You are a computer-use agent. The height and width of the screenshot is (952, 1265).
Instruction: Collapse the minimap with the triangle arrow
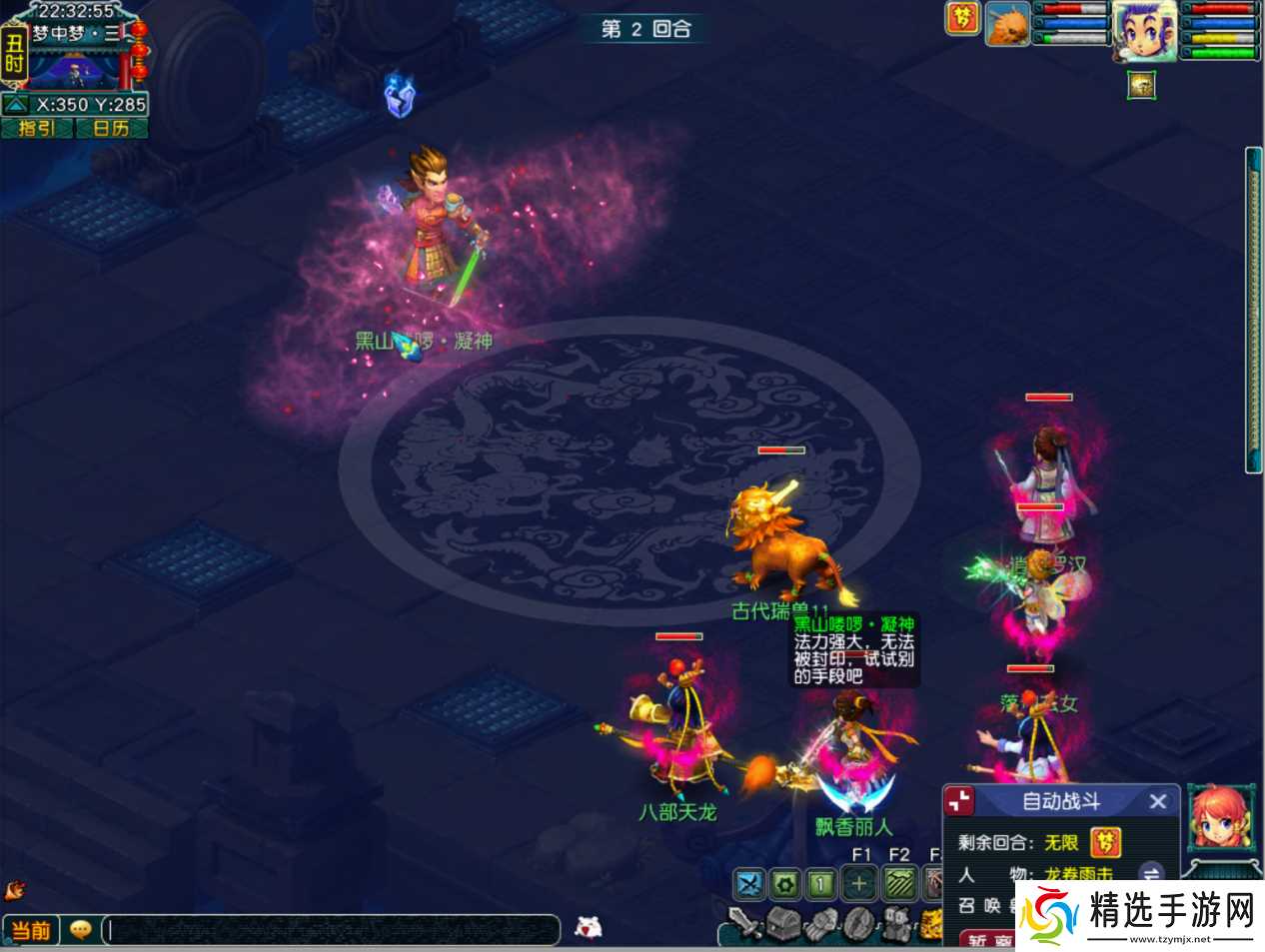pyautogui.click(x=16, y=105)
